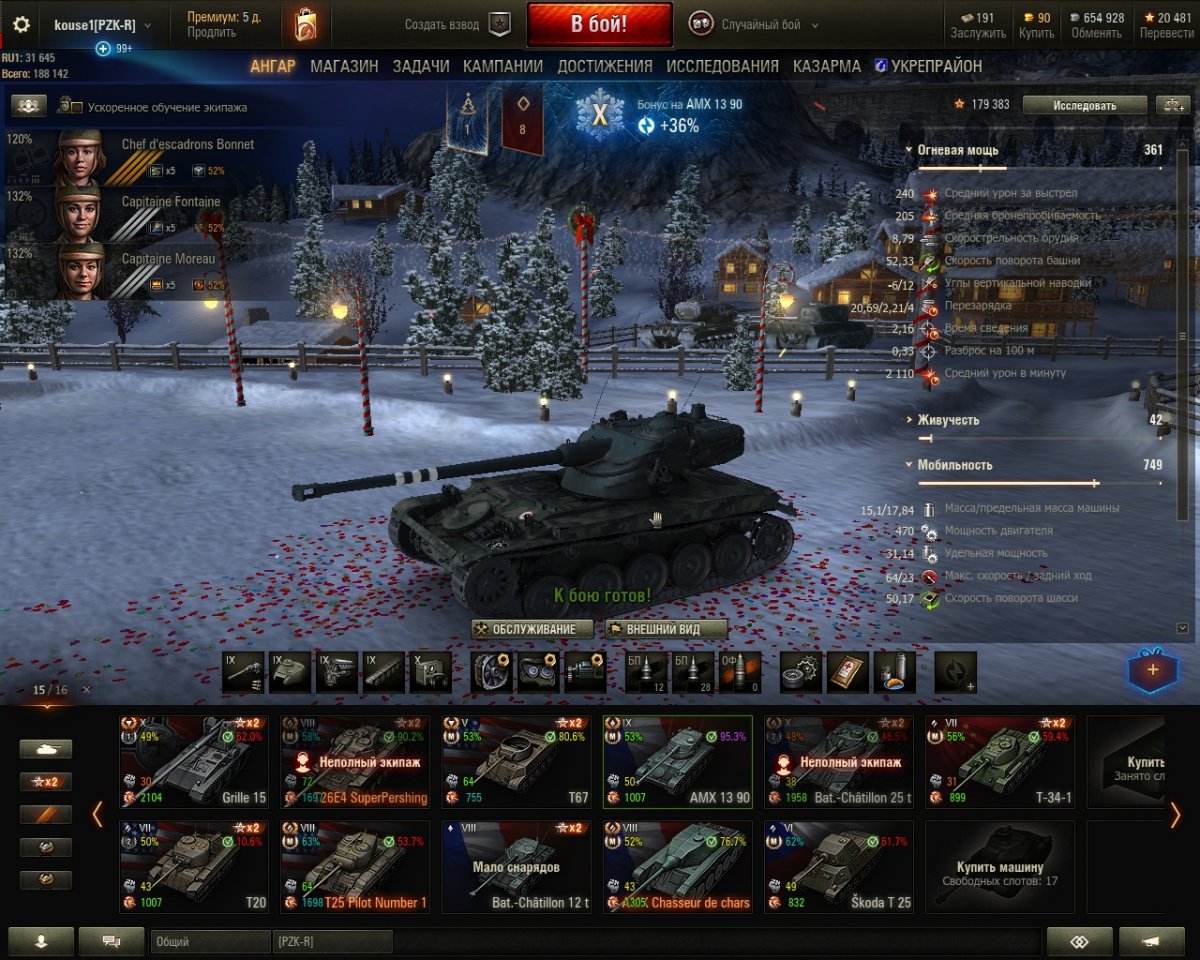Open the ДОСТИЖЕНИЯ tab

(604, 66)
